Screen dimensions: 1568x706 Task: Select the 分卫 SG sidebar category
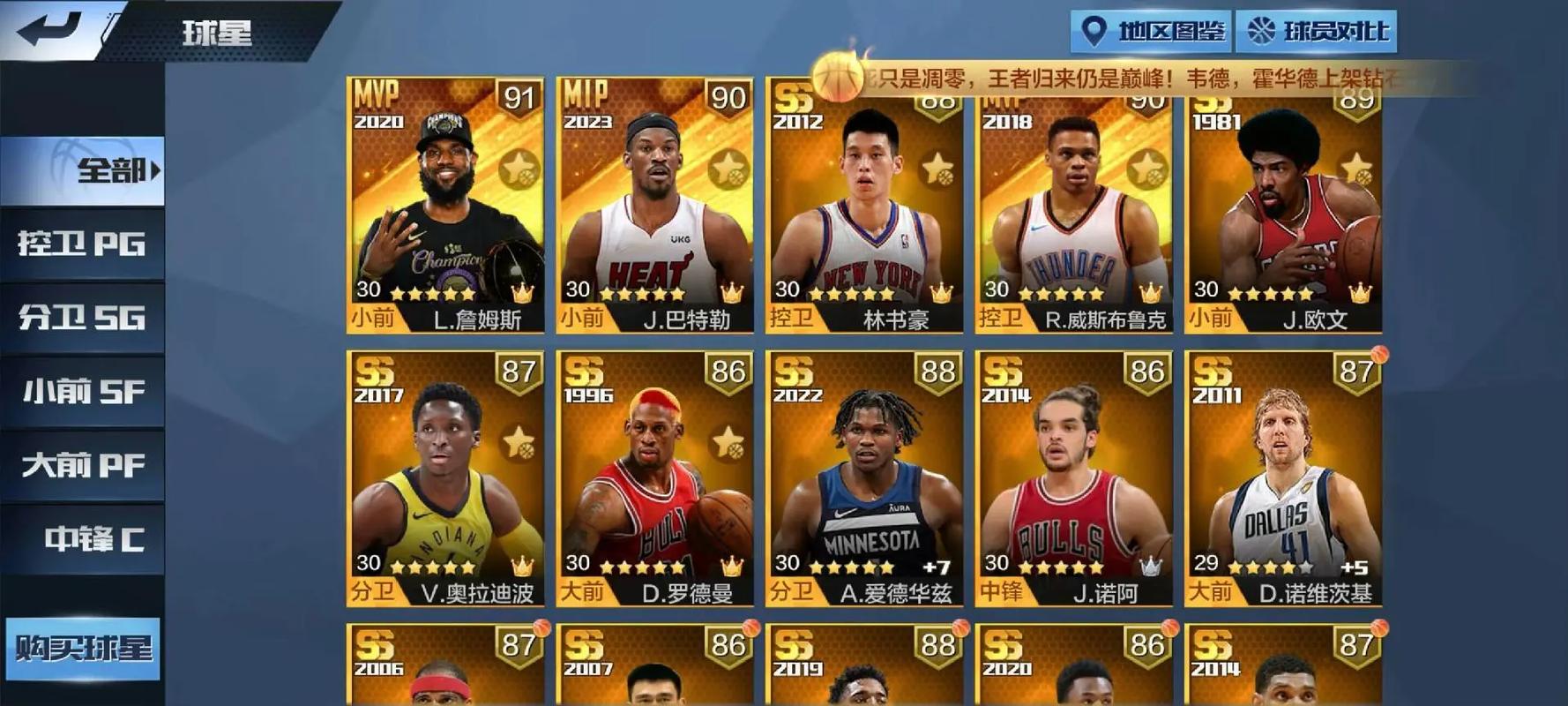(79, 318)
